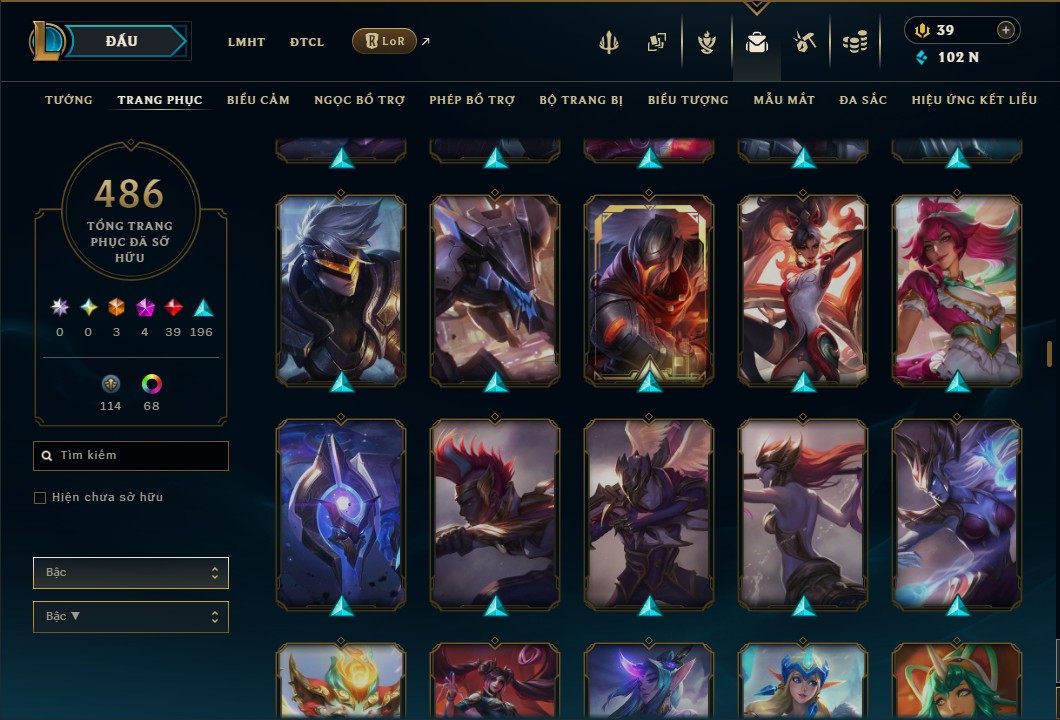The width and height of the screenshot is (1060, 720).
Task: Switch to the MẪU MẮT tab
Action: tap(784, 100)
